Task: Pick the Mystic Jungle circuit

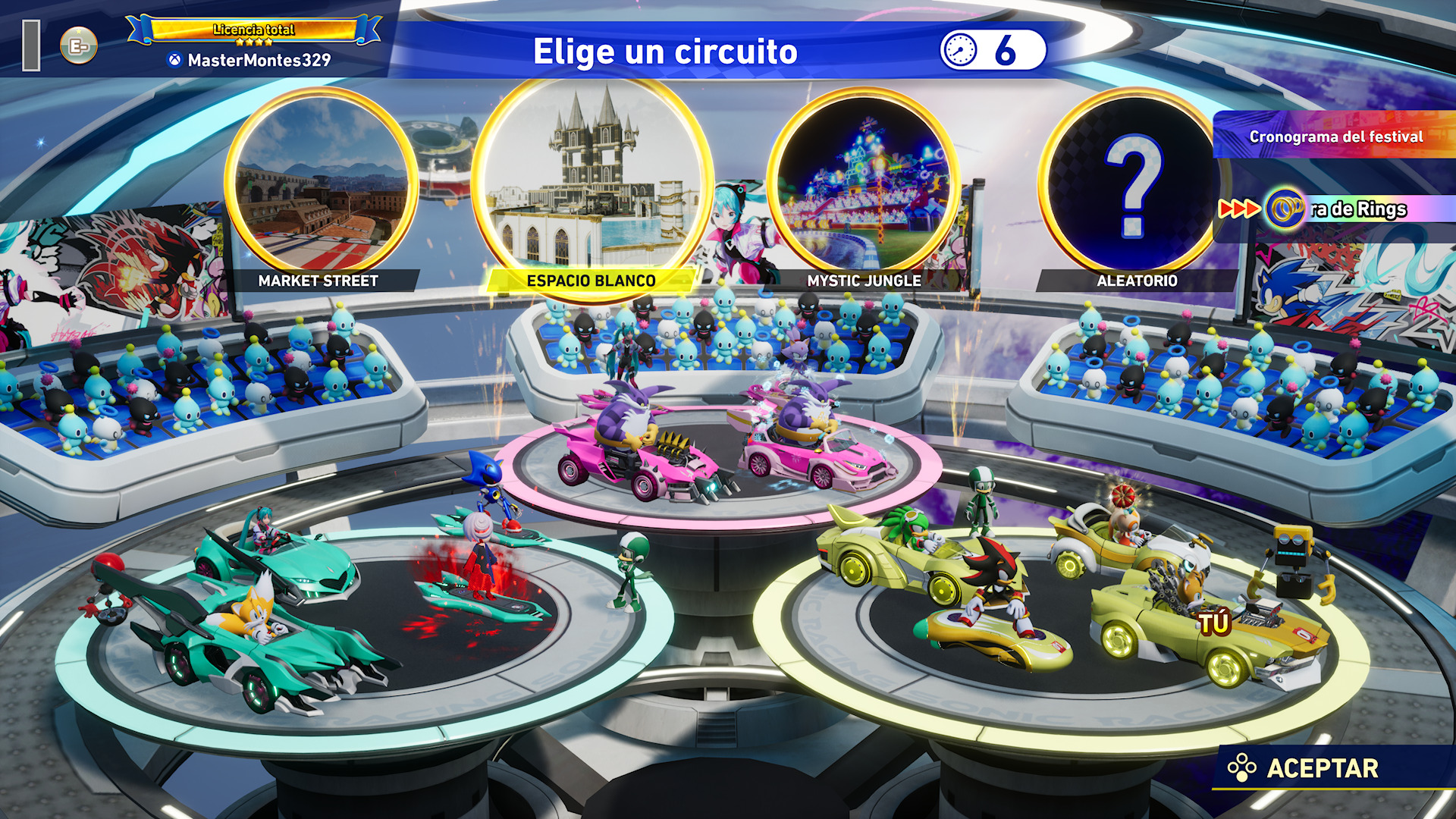Action: coord(864,186)
